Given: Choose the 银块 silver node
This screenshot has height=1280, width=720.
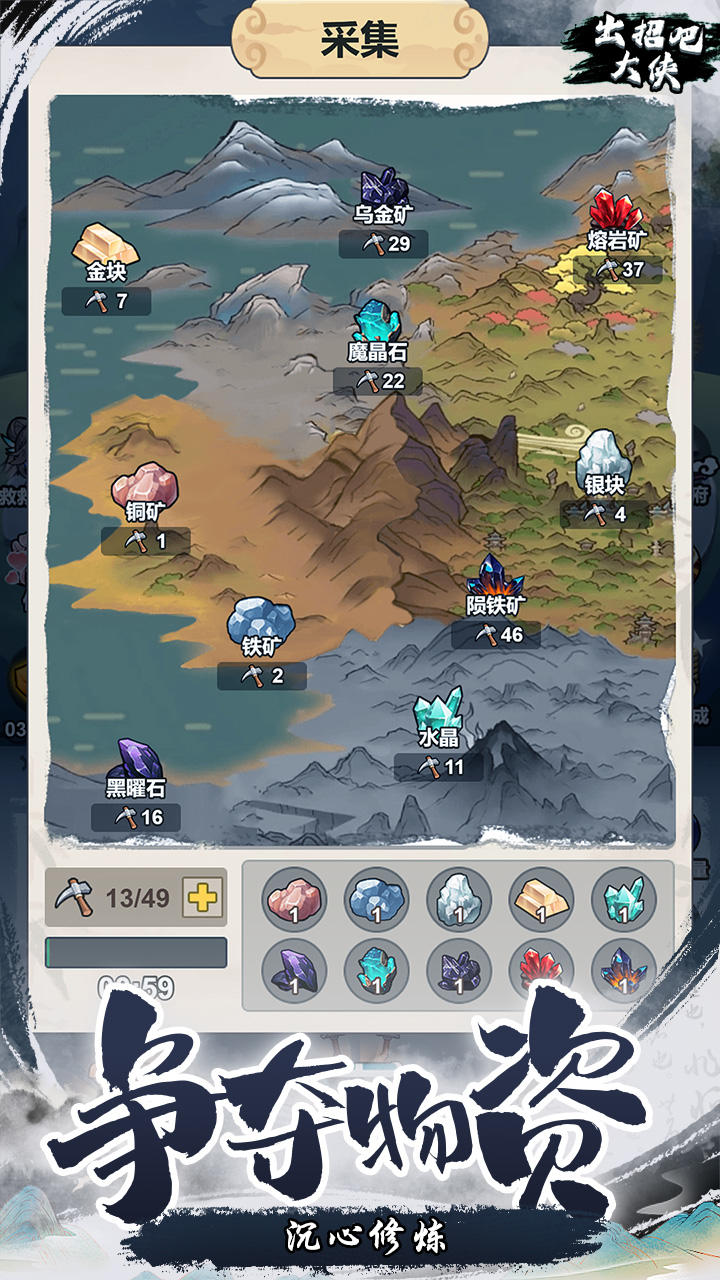Looking at the screenshot, I should tap(604, 460).
